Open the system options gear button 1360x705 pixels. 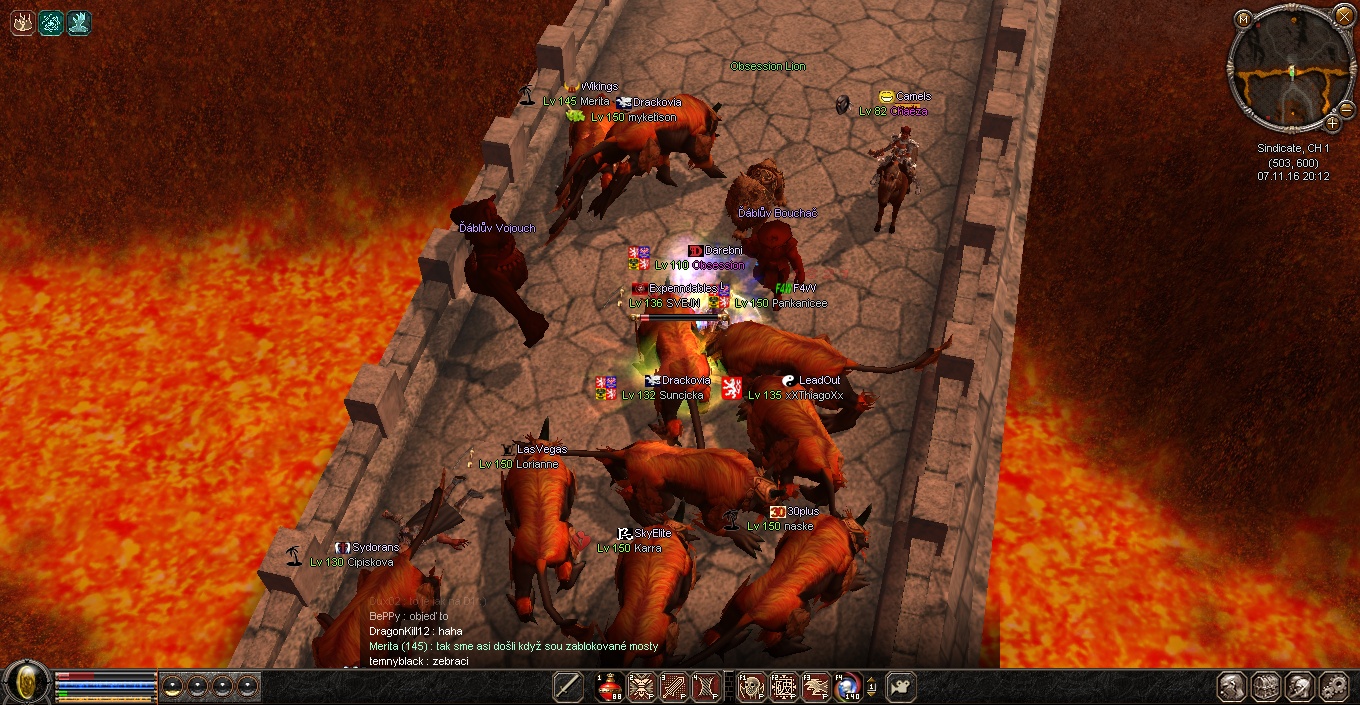coord(1334,687)
